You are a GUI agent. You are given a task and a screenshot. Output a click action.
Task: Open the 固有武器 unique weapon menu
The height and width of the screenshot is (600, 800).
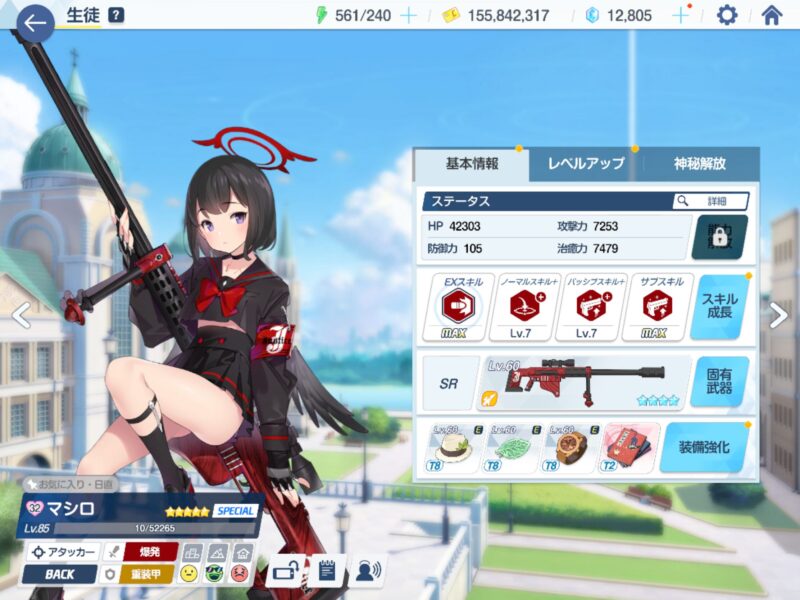pos(719,381)
